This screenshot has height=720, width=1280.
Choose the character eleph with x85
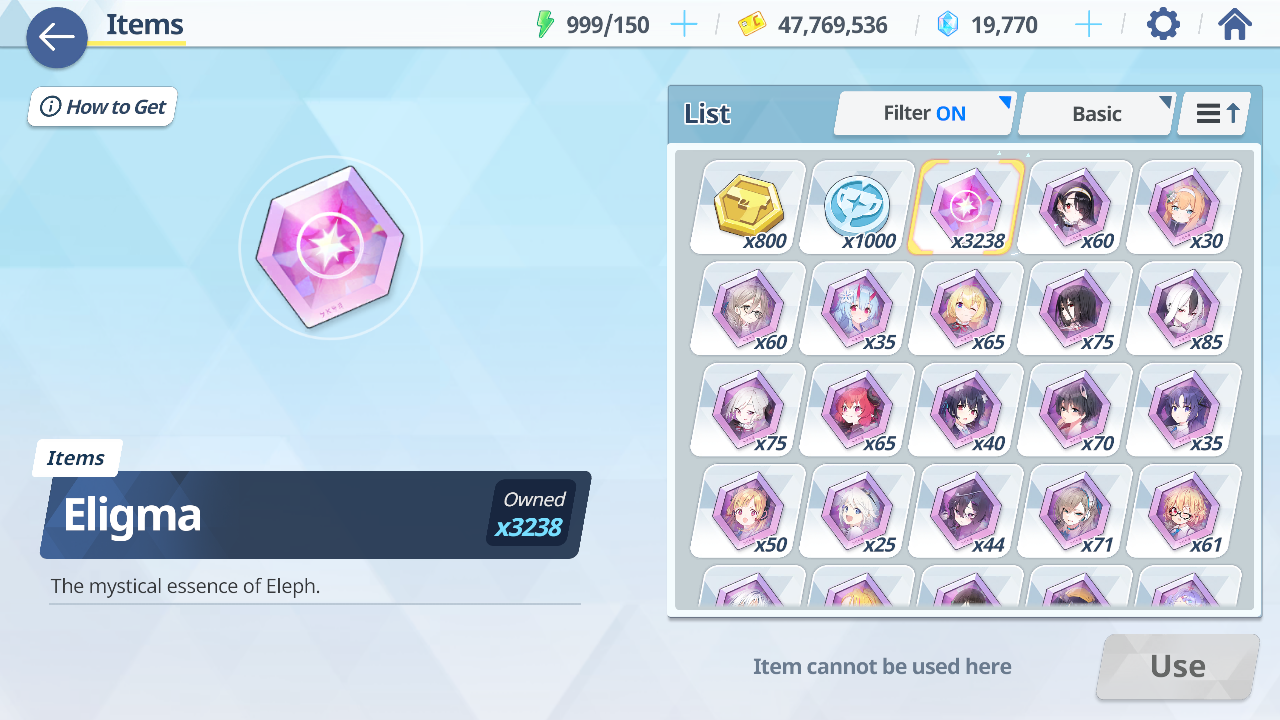(1185, 308)
